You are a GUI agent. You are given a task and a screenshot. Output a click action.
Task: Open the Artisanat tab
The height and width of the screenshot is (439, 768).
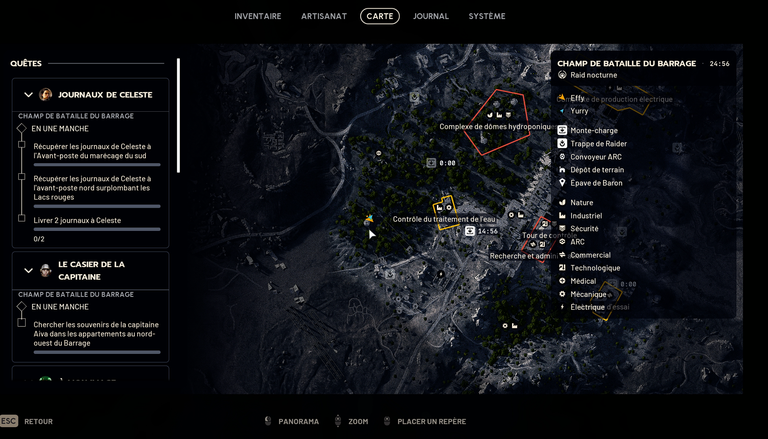tap(324, 16)
